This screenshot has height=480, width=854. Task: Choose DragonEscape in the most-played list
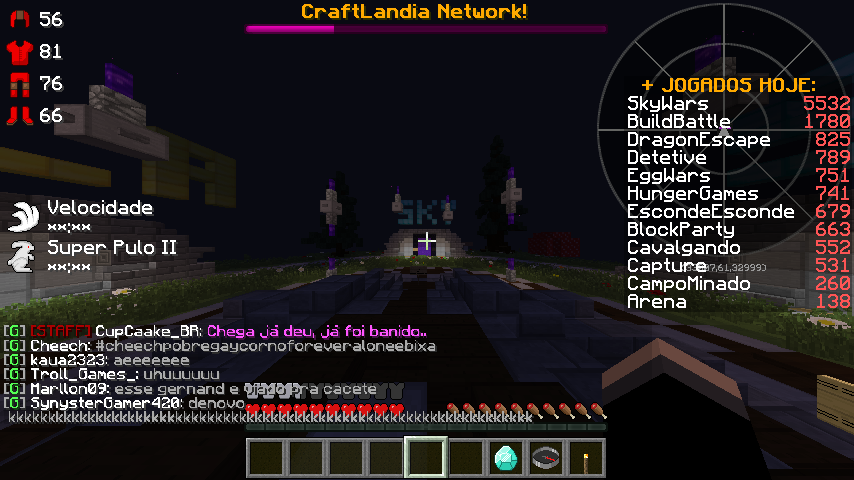tap(698, 140)
